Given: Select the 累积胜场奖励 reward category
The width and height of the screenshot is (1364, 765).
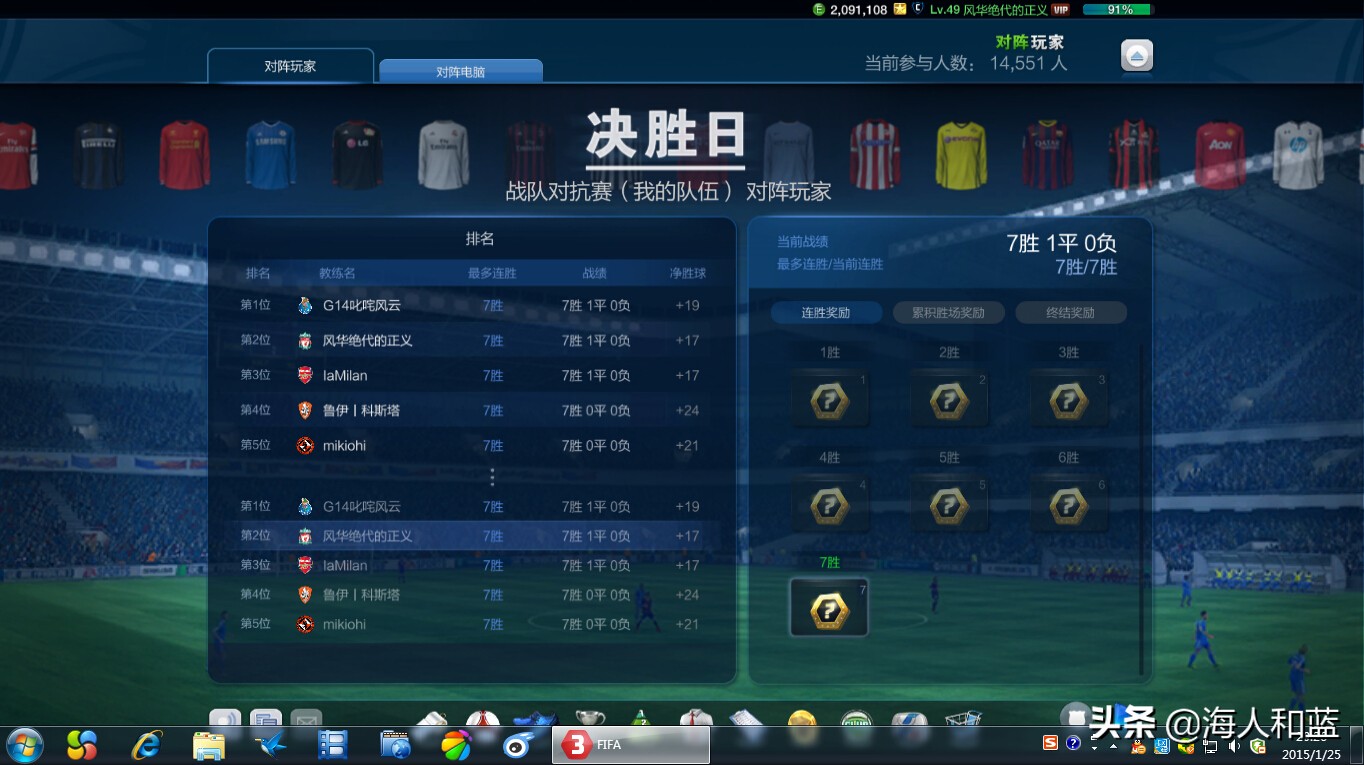Looking at the screenshot, I should point(946,312).
